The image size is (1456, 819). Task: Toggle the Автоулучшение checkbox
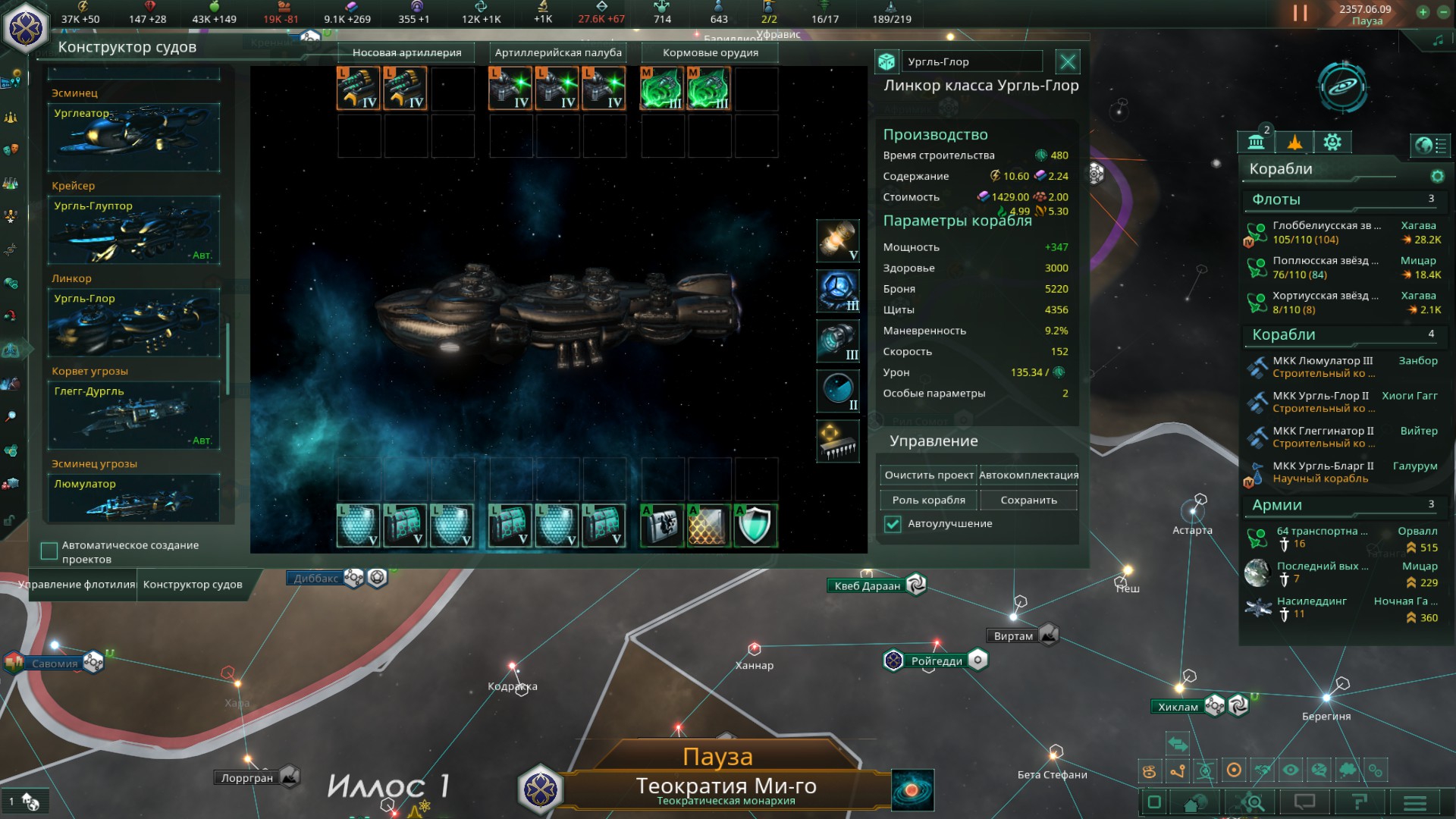(893, 524)
